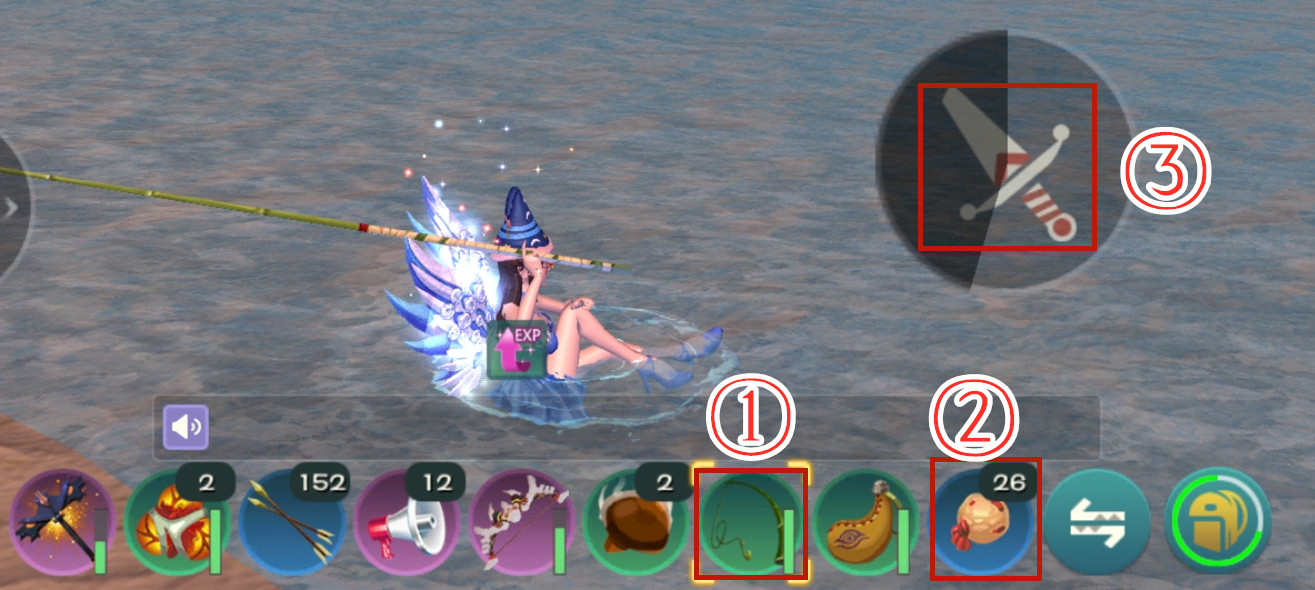
Task: Open the yellow backpack inventory
Action: tap(1217, 522)
